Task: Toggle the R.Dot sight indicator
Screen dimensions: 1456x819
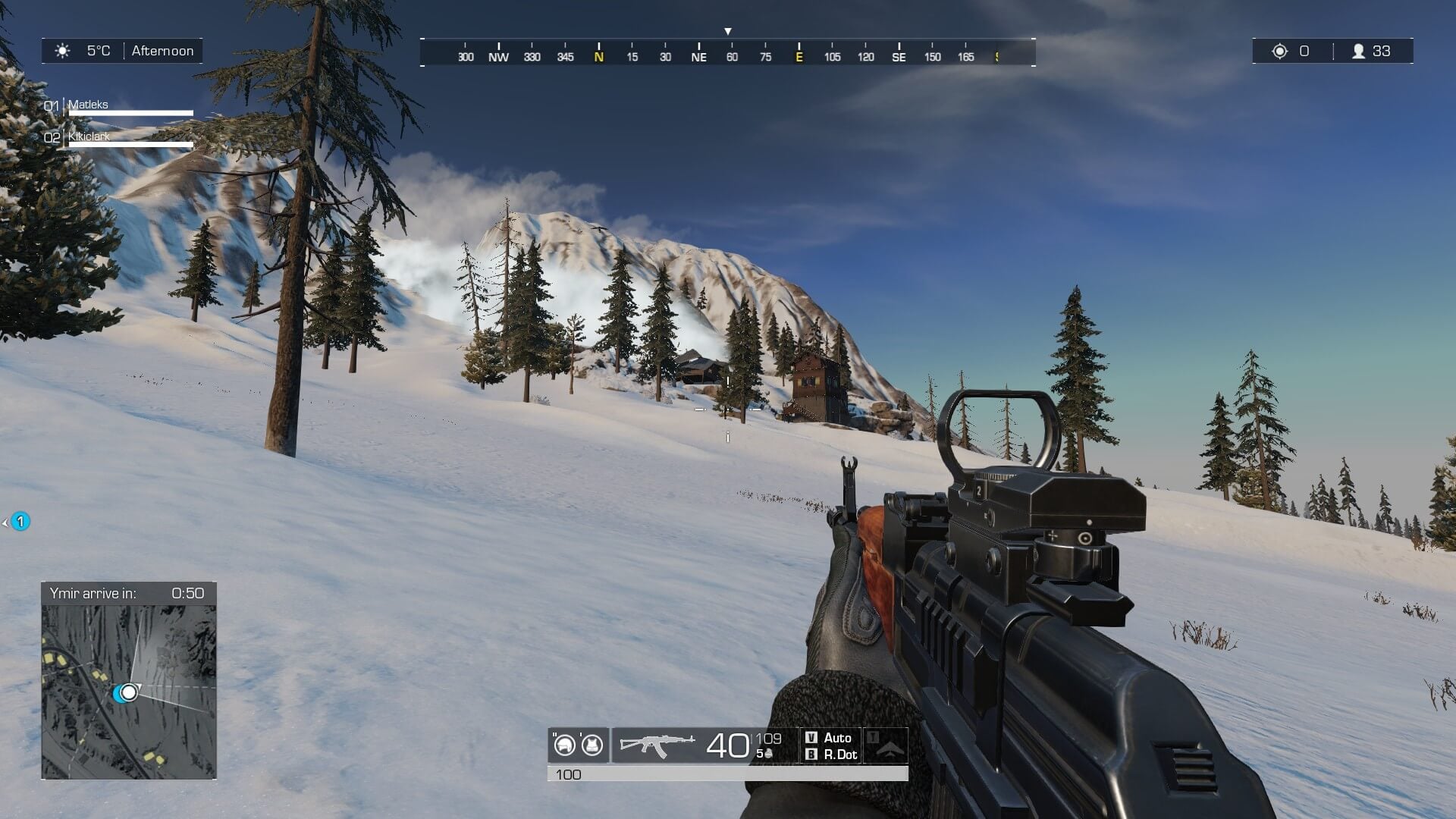Action: tap(832, 755)
